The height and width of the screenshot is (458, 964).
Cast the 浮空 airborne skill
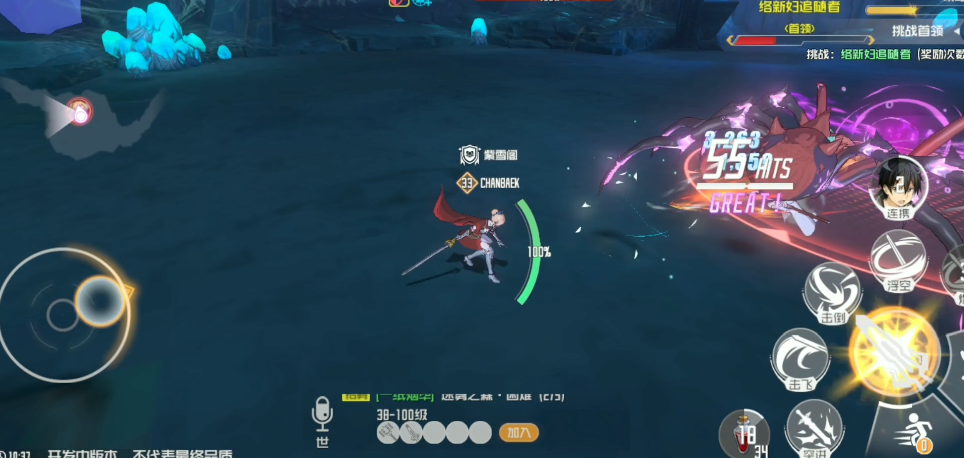click(897, 261)
